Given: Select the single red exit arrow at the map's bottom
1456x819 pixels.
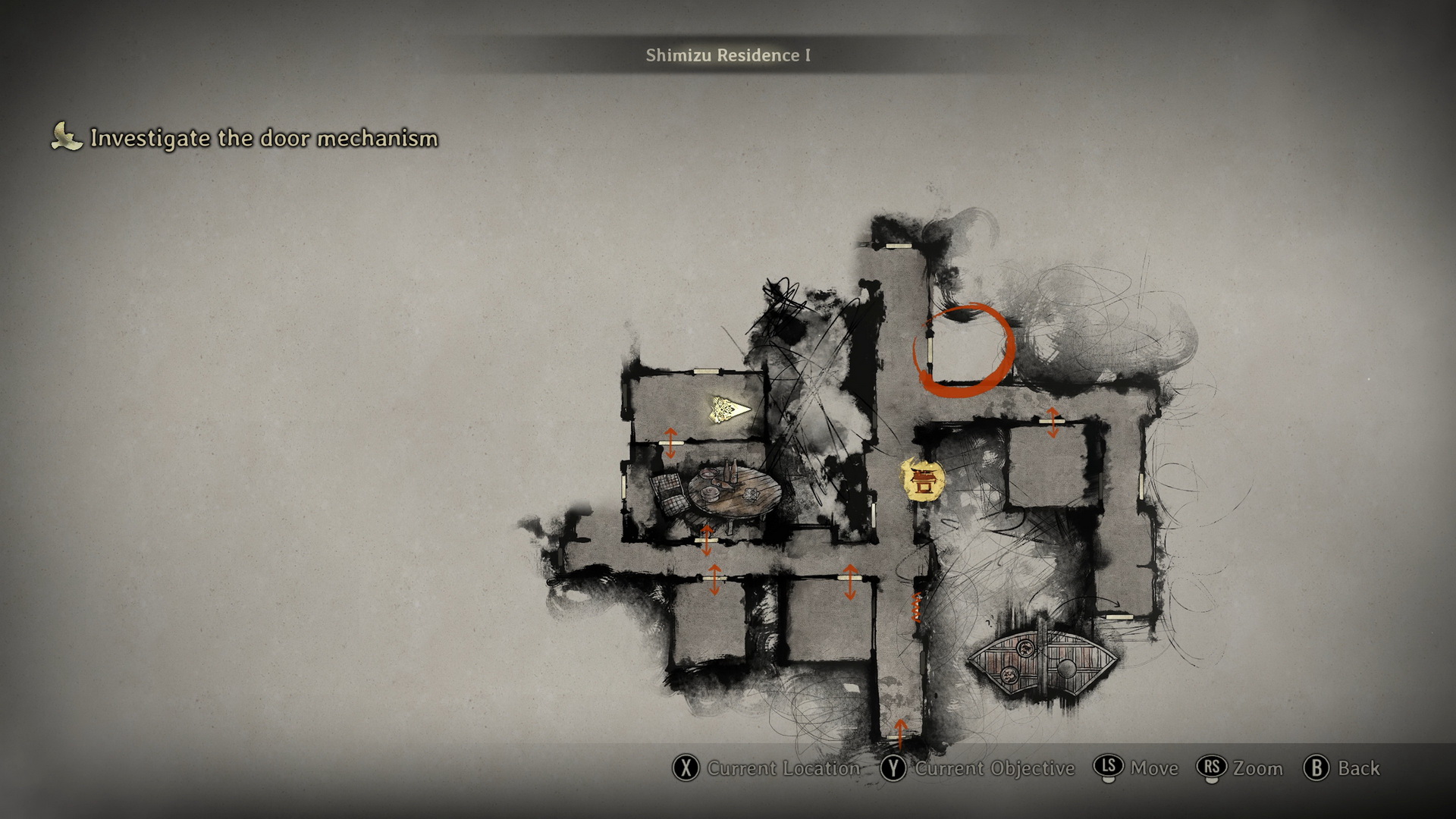Looking at the screenshot, I should [900, 732].
